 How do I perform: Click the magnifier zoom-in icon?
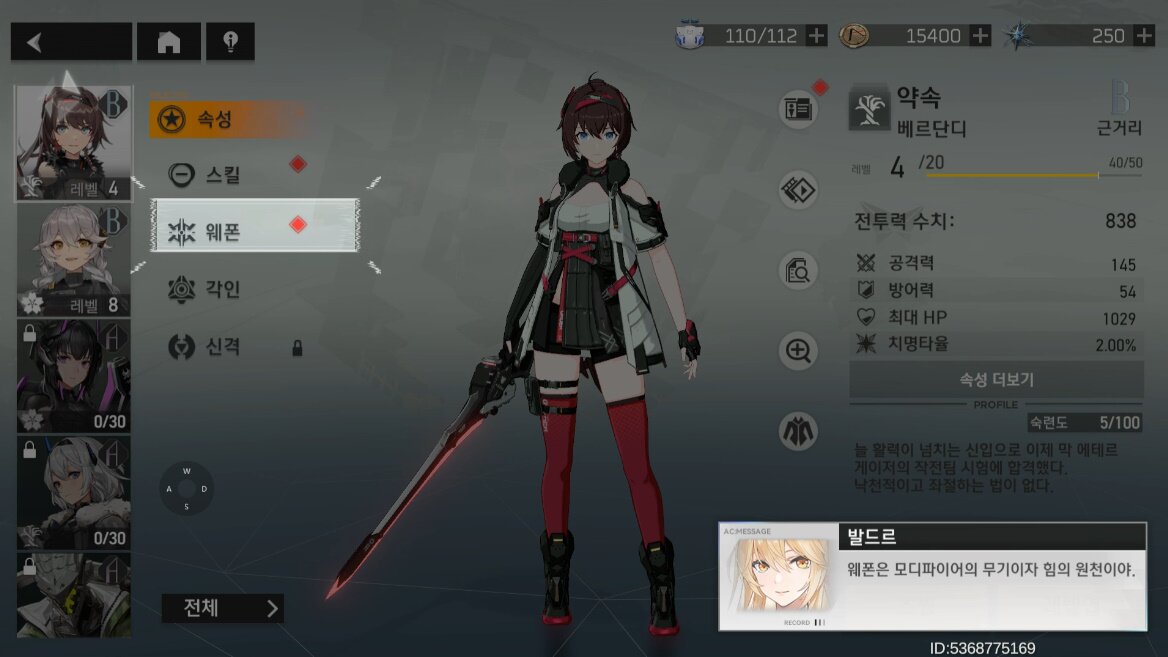tap(798, 351)
